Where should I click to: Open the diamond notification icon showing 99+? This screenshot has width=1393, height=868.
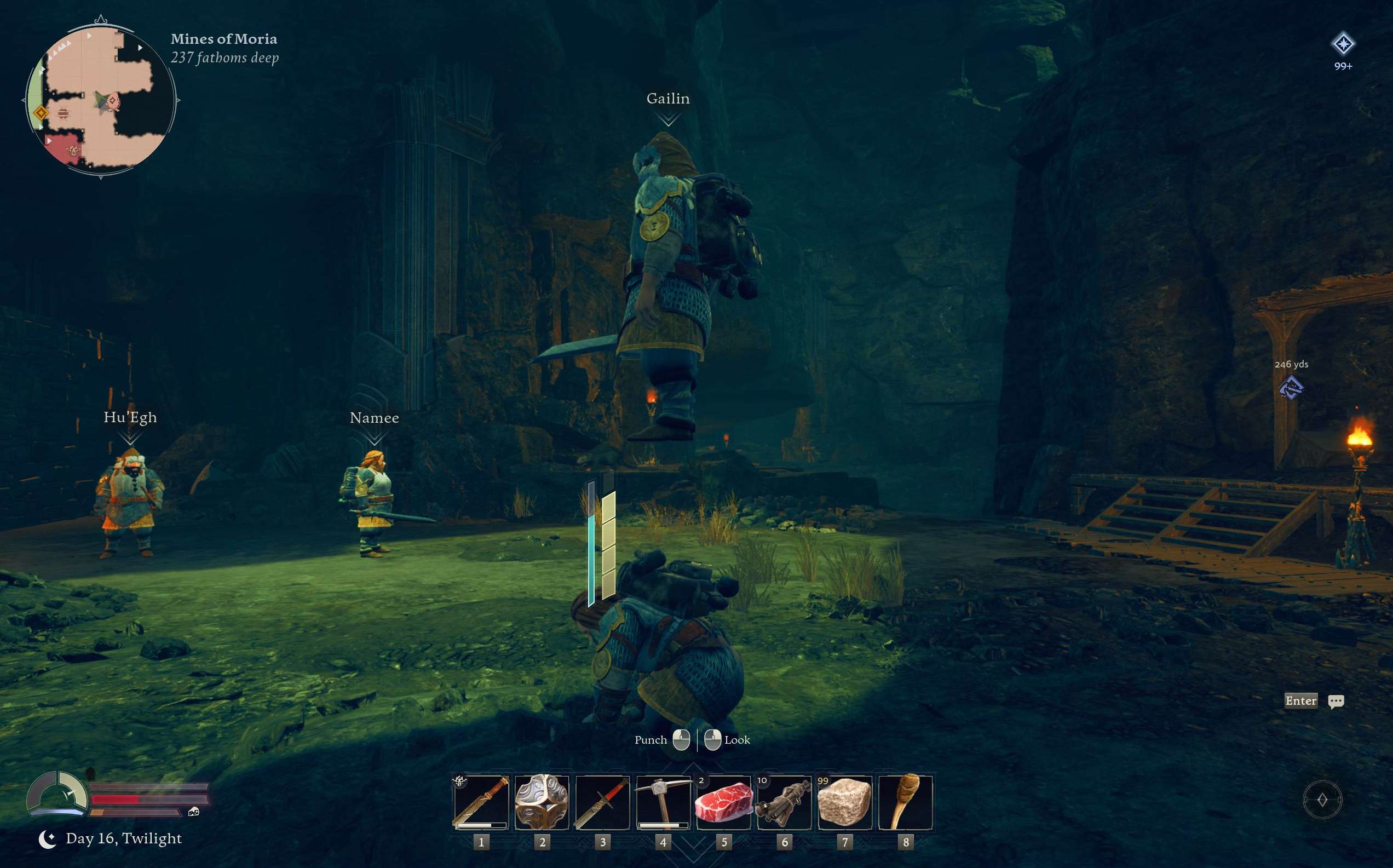(x=1343, y=44)
